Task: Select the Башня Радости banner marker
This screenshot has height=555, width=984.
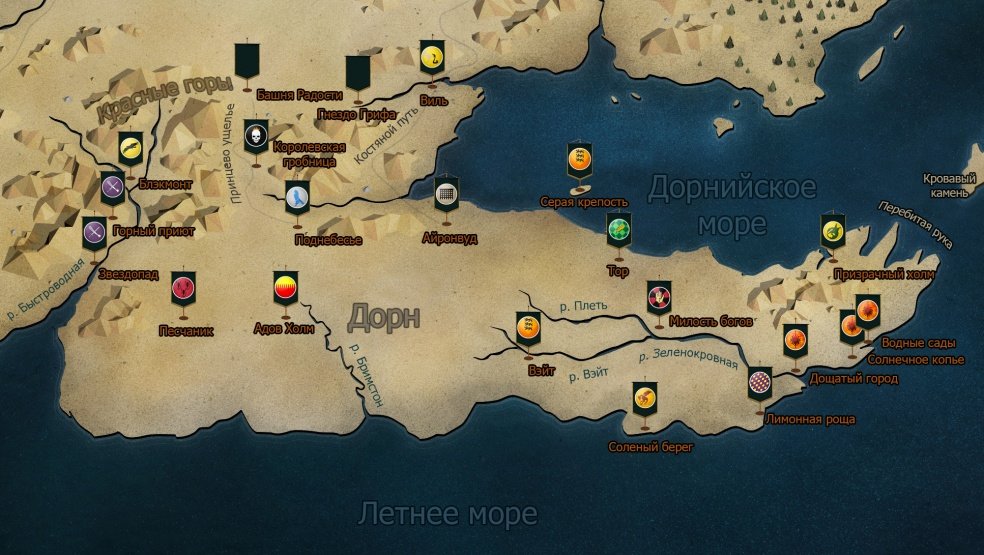Action: pyautogui.click(x=247, y=61)
